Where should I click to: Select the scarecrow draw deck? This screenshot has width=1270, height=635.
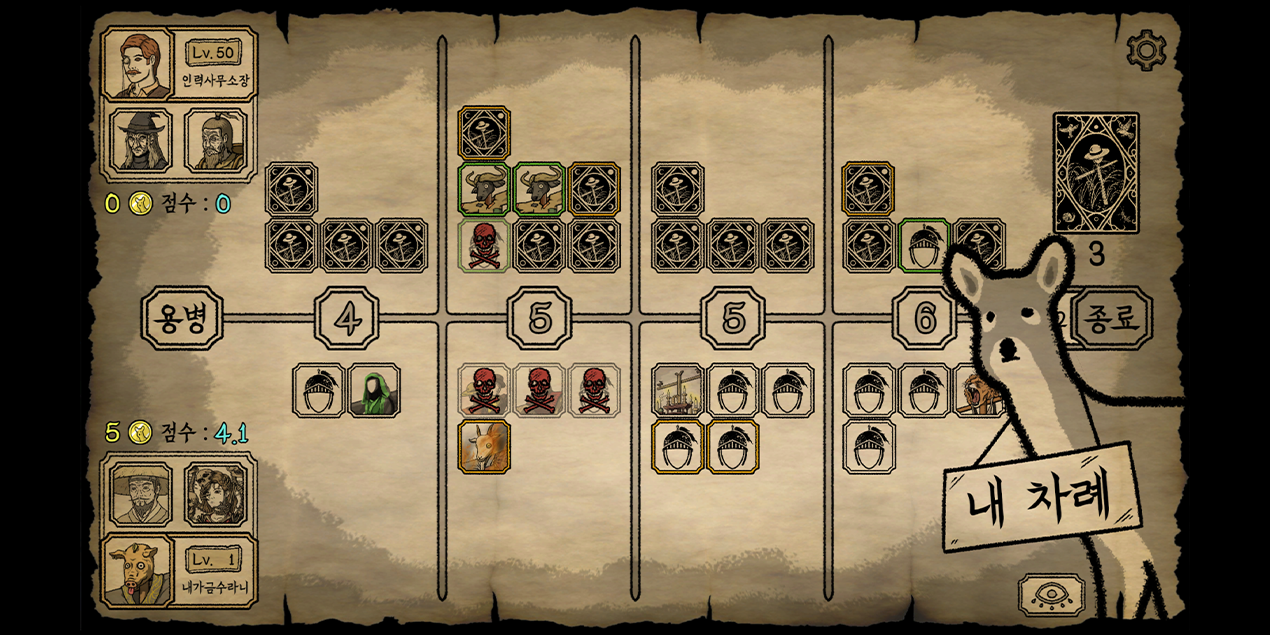tap(1096, 173)
